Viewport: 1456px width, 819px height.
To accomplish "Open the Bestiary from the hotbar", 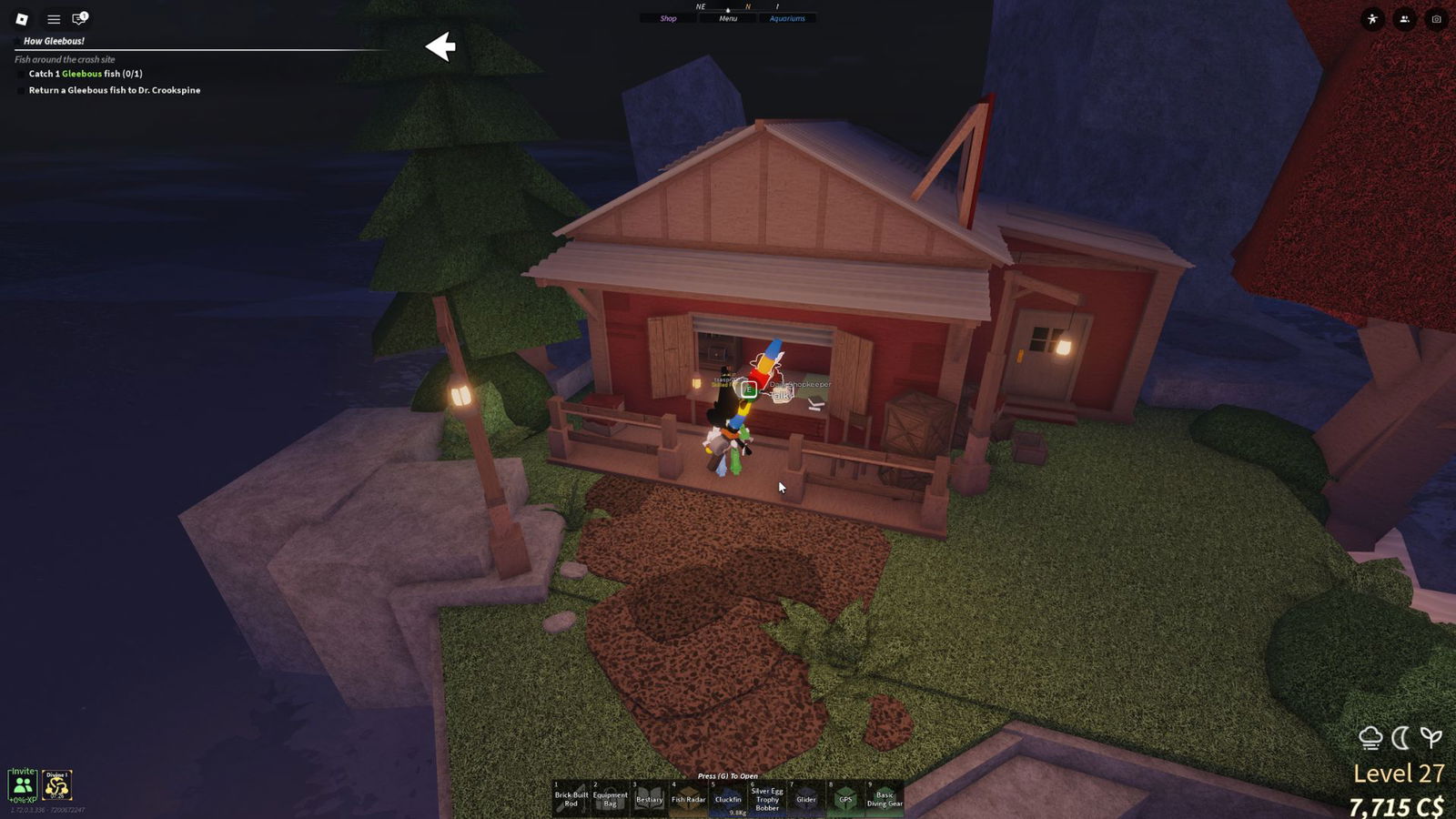I will pyautogui.click(x=650, y=798).
